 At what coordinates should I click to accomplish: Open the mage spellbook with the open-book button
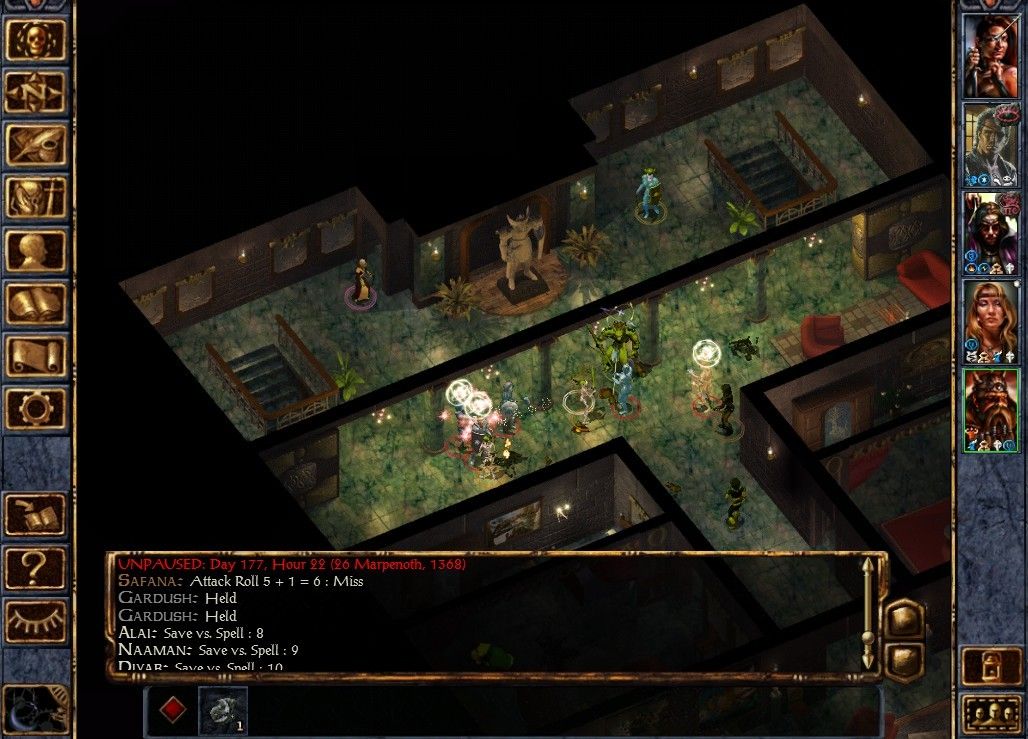tap(36, 303)
